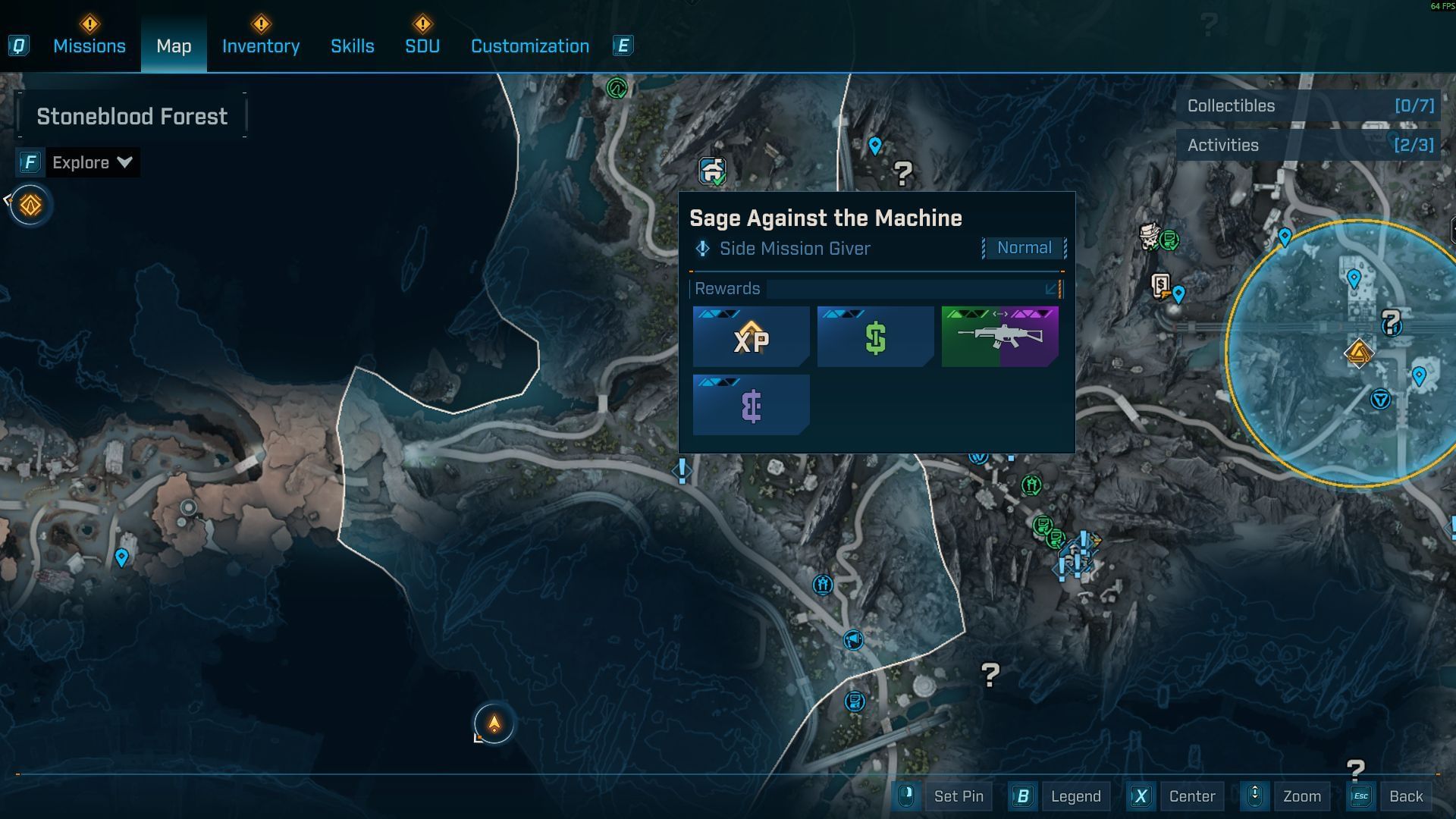Click Back to close the map

[x=1405, y=796]
